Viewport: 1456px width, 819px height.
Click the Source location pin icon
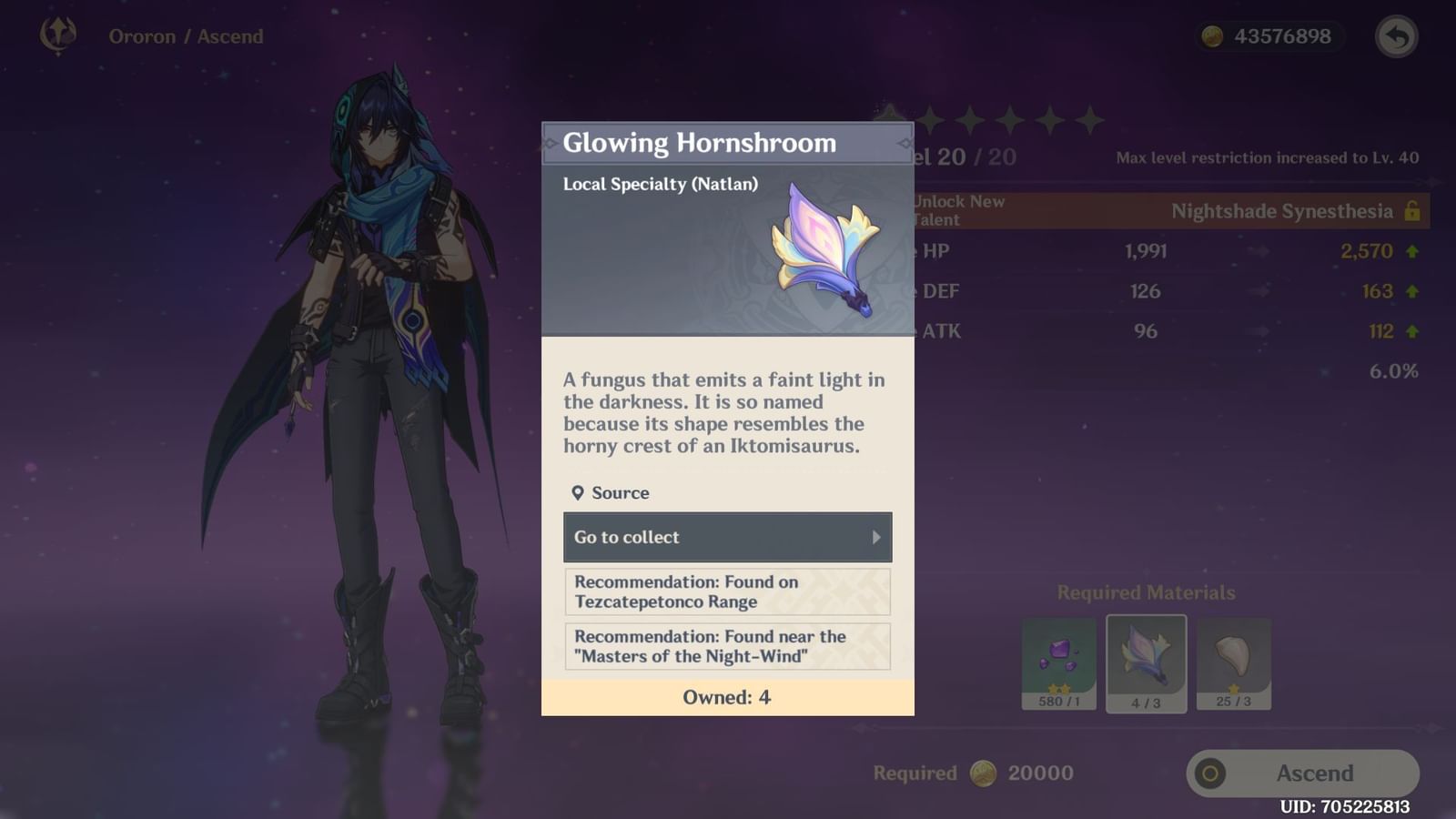(579, 492)
